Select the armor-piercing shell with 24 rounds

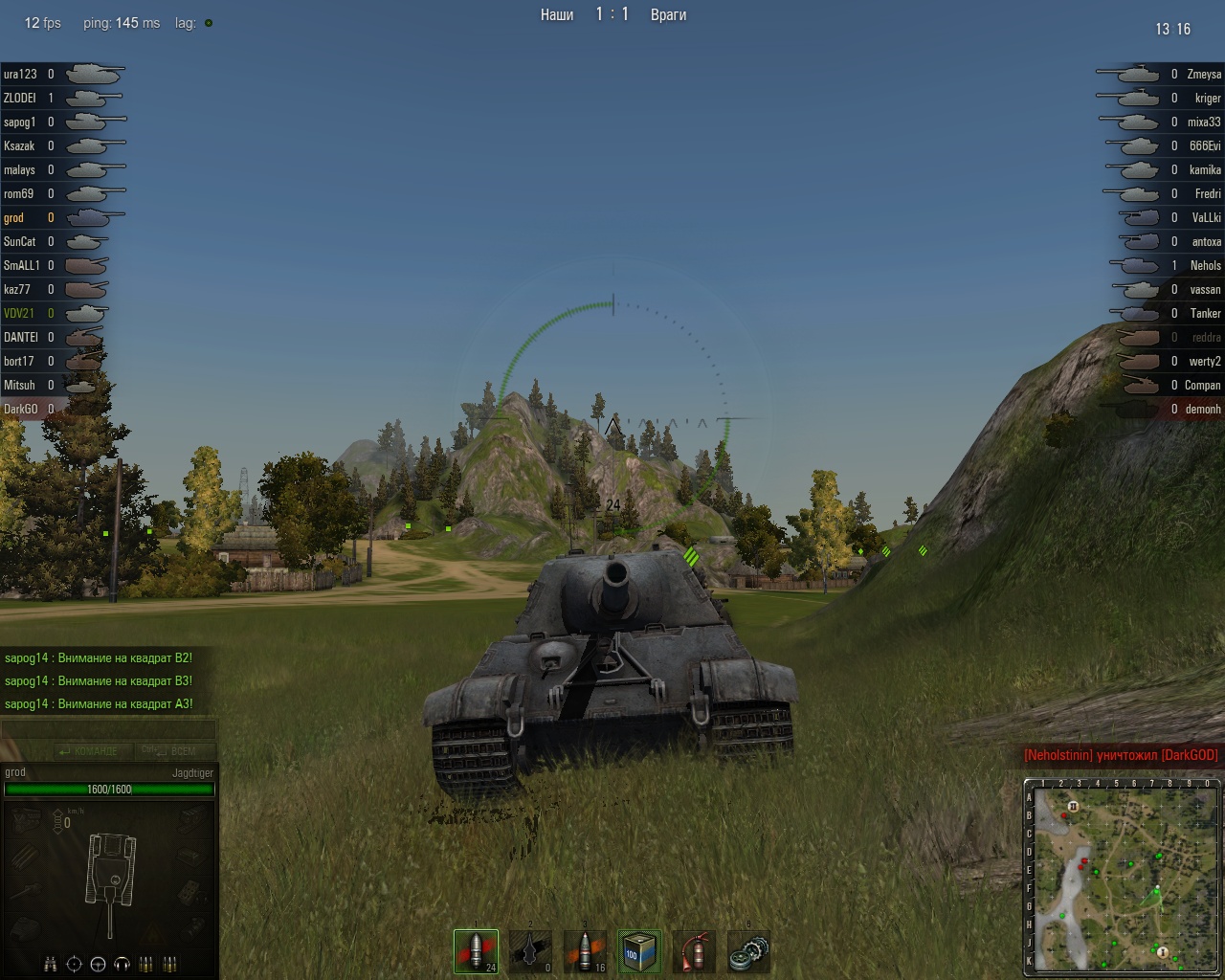[x=476, y=951]
